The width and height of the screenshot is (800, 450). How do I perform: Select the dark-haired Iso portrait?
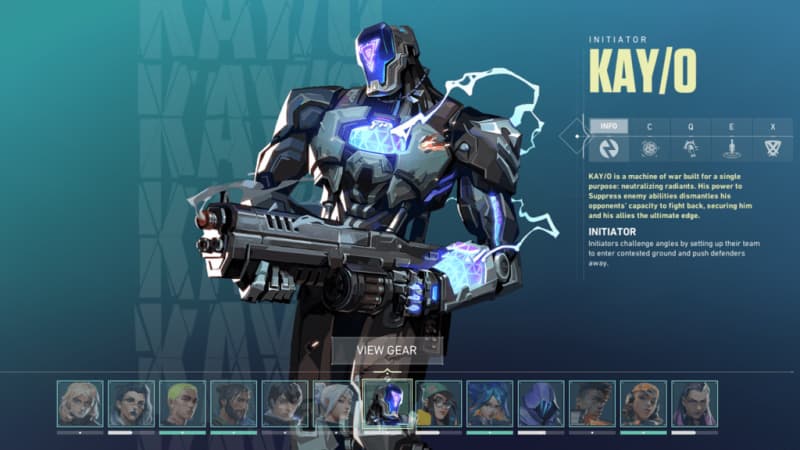284,403
